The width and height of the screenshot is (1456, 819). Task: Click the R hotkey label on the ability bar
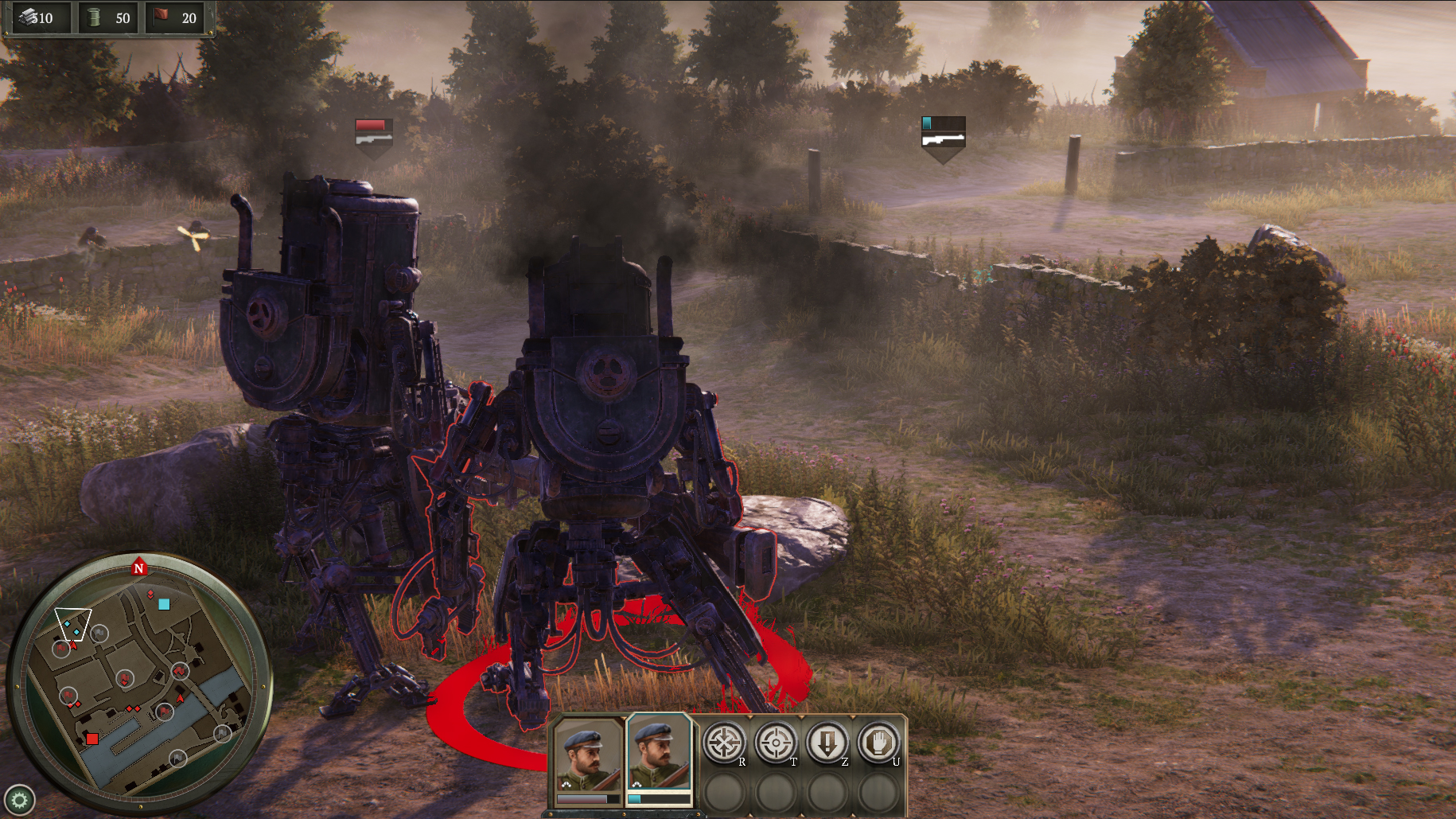[742, 762]
